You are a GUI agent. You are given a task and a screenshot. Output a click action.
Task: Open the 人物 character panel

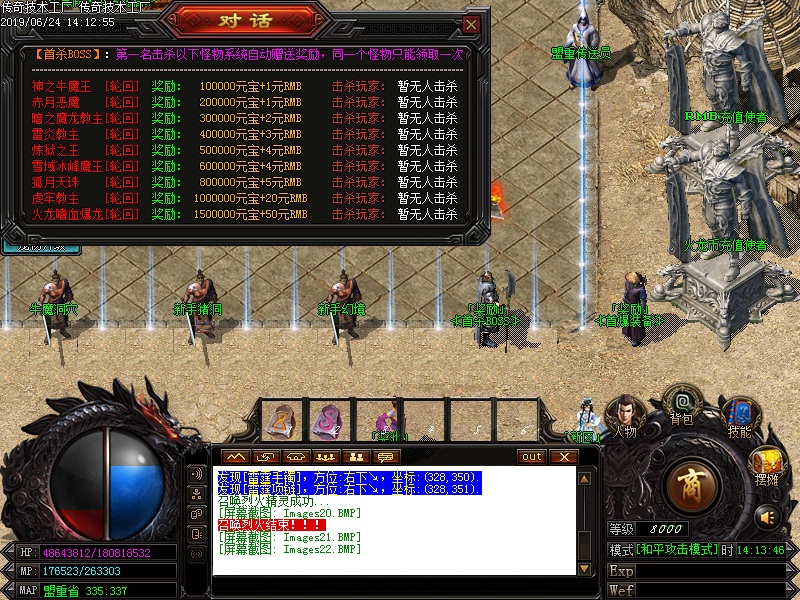[x=624, y=411]
